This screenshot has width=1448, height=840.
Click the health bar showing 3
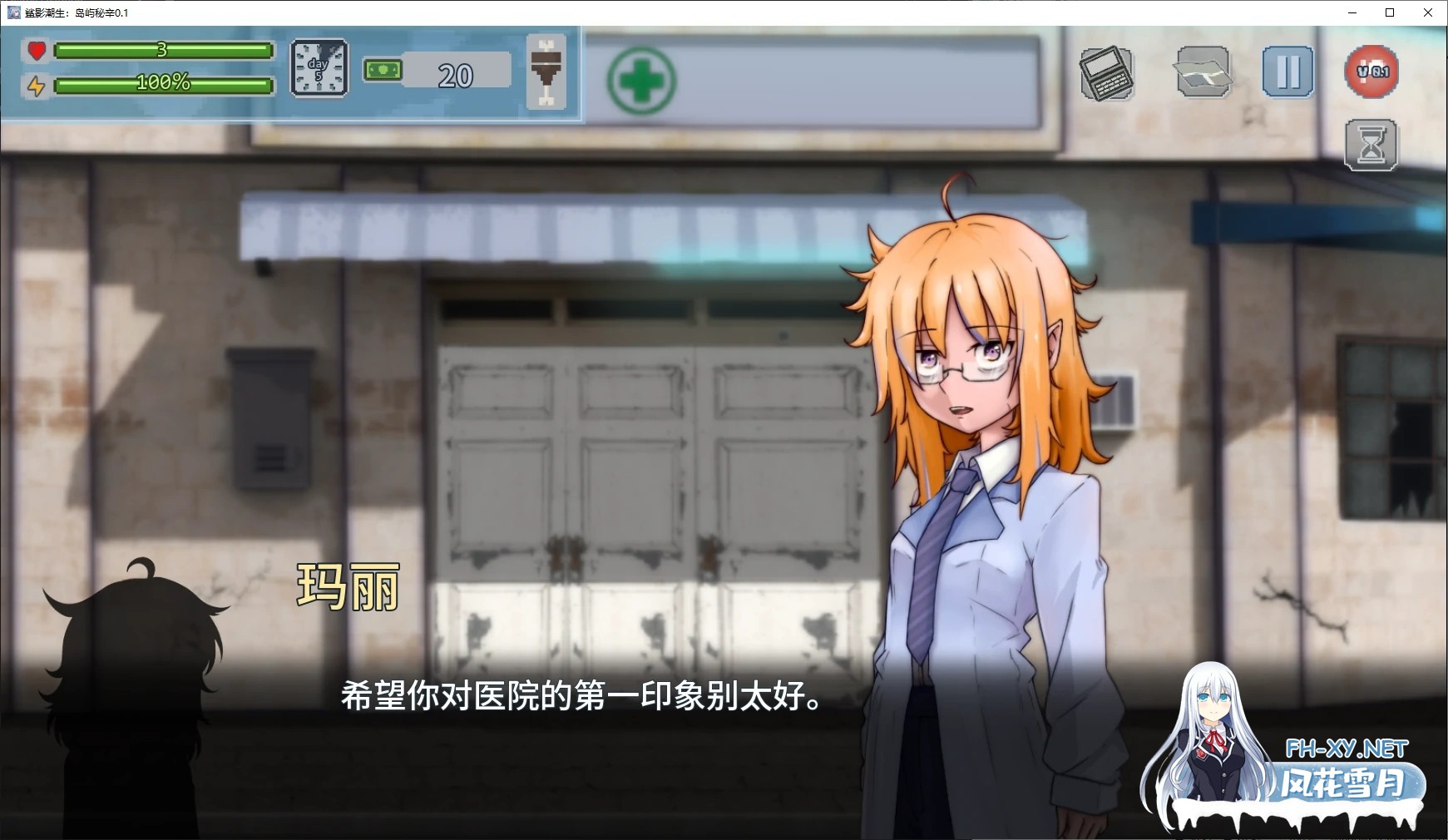[162, 52]
